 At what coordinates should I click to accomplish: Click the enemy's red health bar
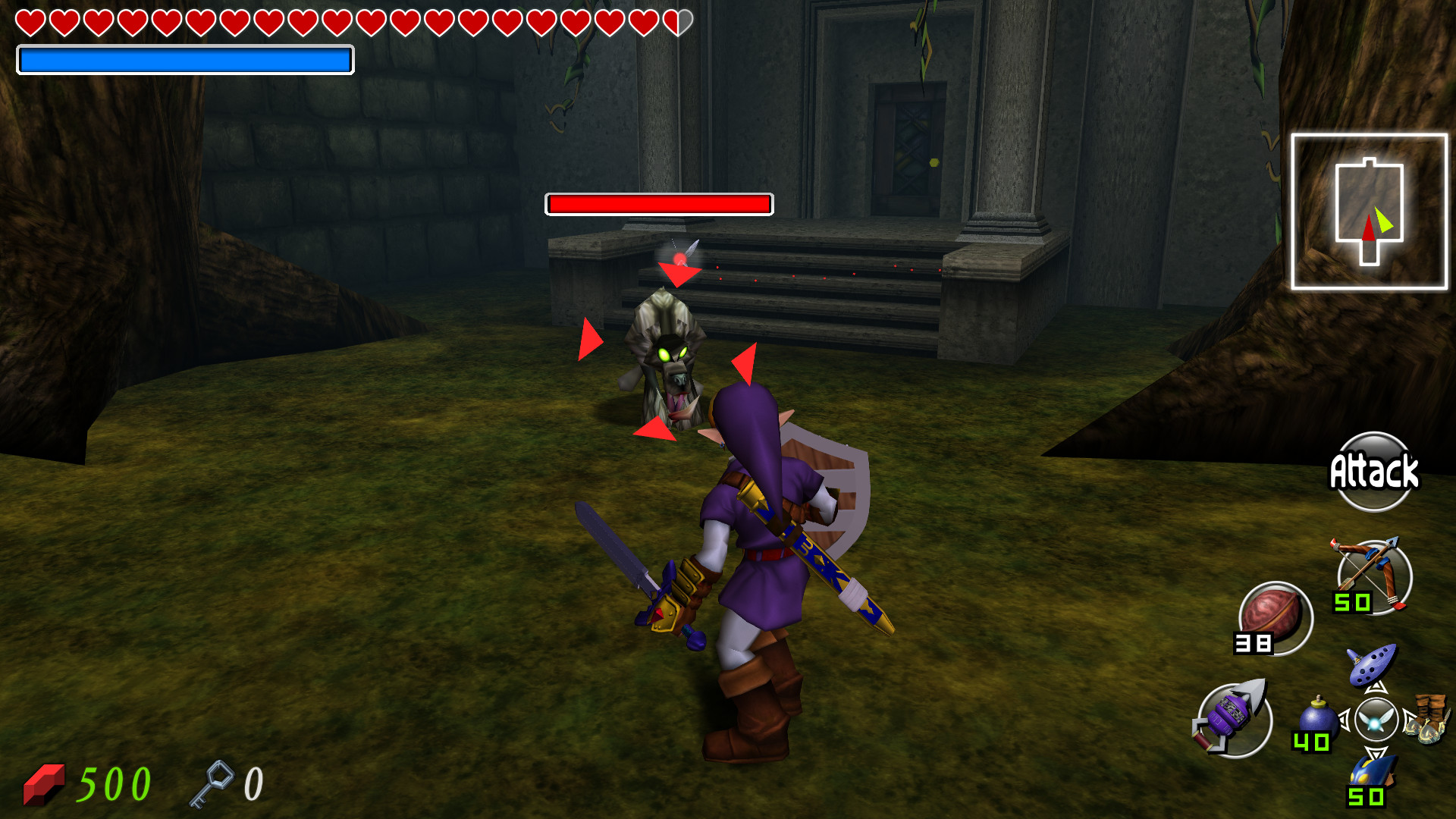pos(659,203)
